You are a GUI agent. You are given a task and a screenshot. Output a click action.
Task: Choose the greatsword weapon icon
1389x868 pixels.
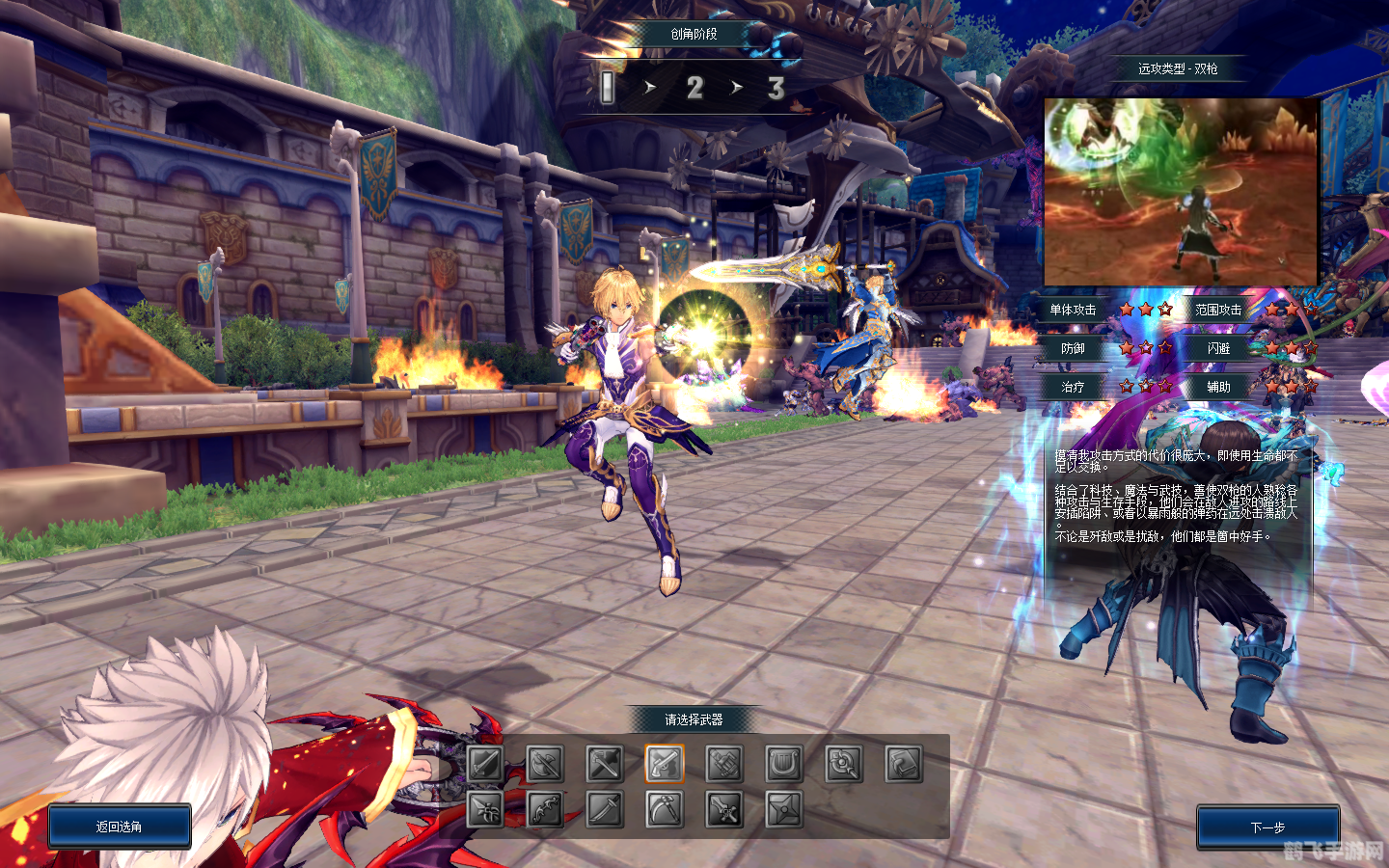tap(724, 809)
